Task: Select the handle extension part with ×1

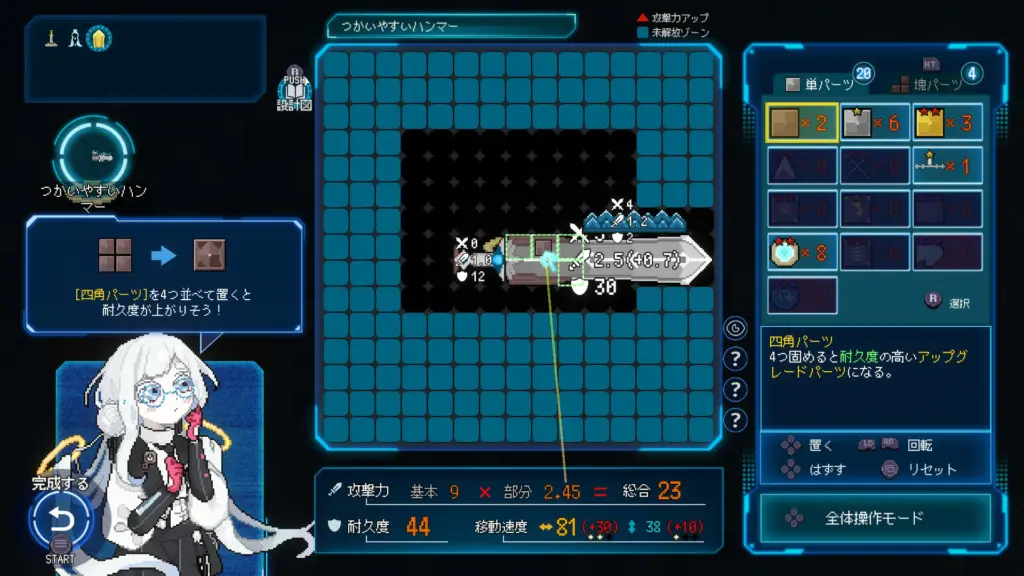Action: 946,166
